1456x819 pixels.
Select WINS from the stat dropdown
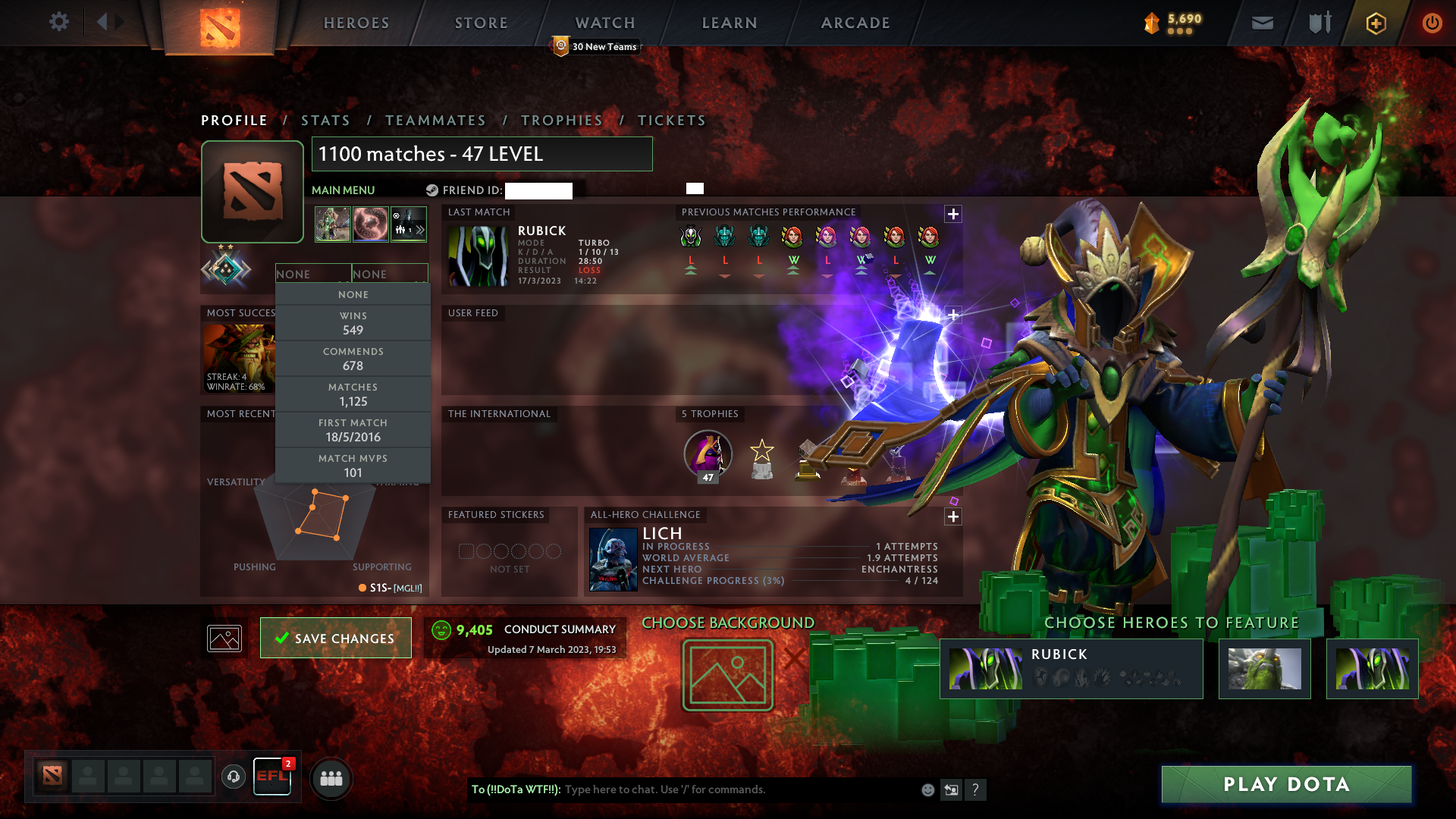(353, 322)
